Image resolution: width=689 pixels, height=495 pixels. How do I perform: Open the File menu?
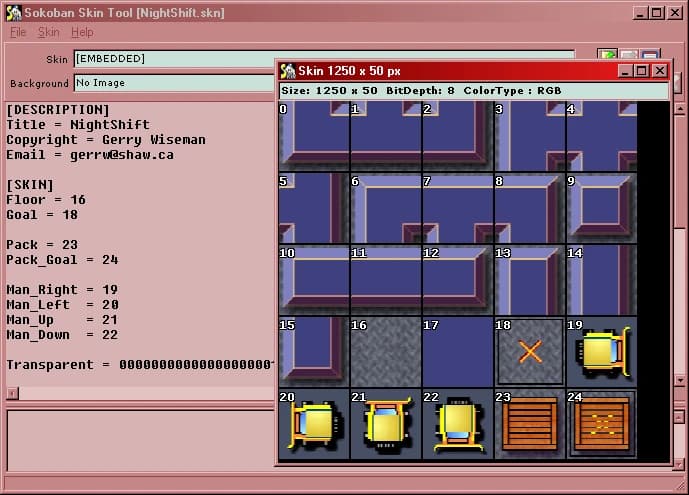18,32
